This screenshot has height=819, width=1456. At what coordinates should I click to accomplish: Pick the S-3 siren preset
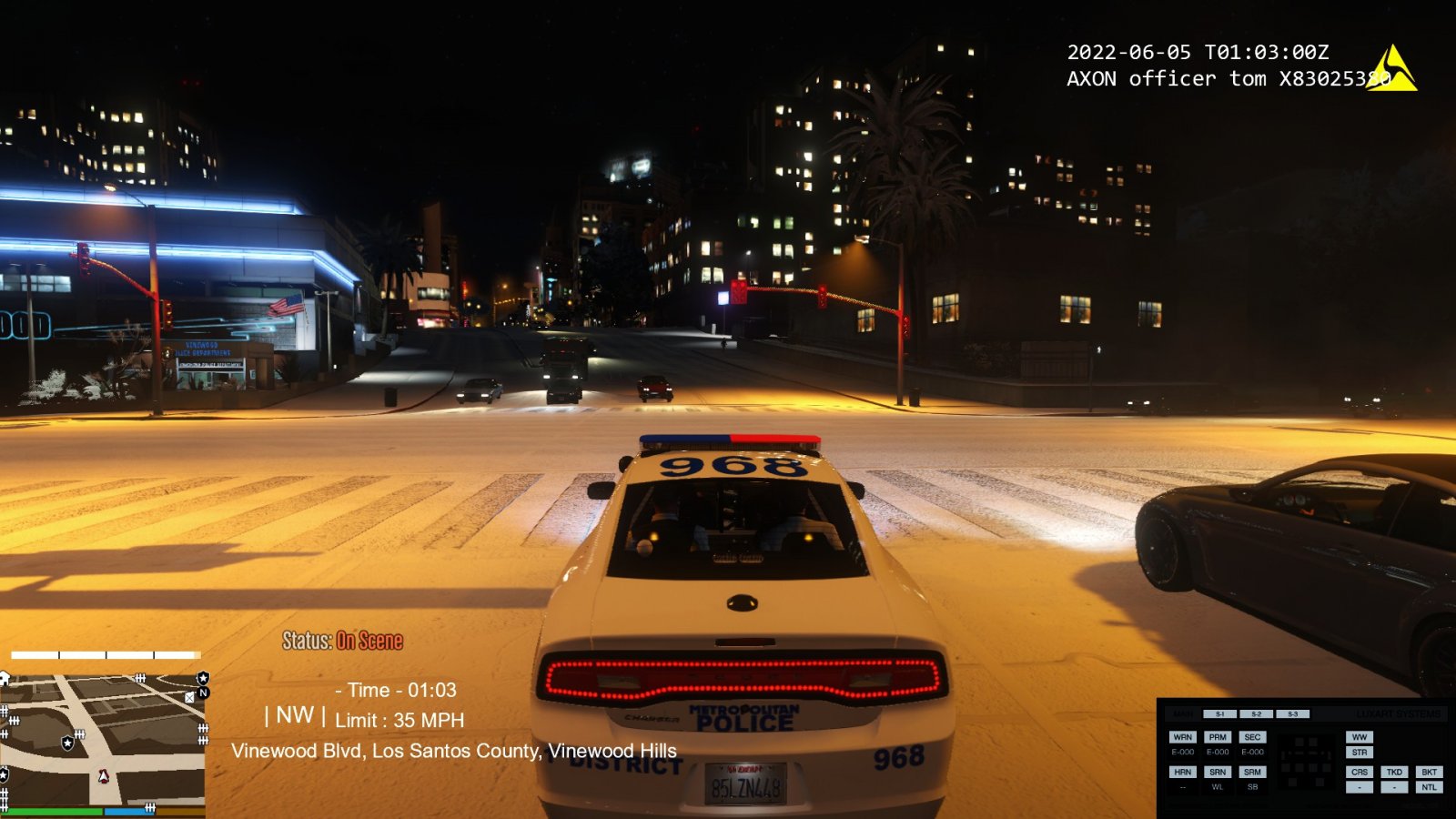pos(1292,714)
